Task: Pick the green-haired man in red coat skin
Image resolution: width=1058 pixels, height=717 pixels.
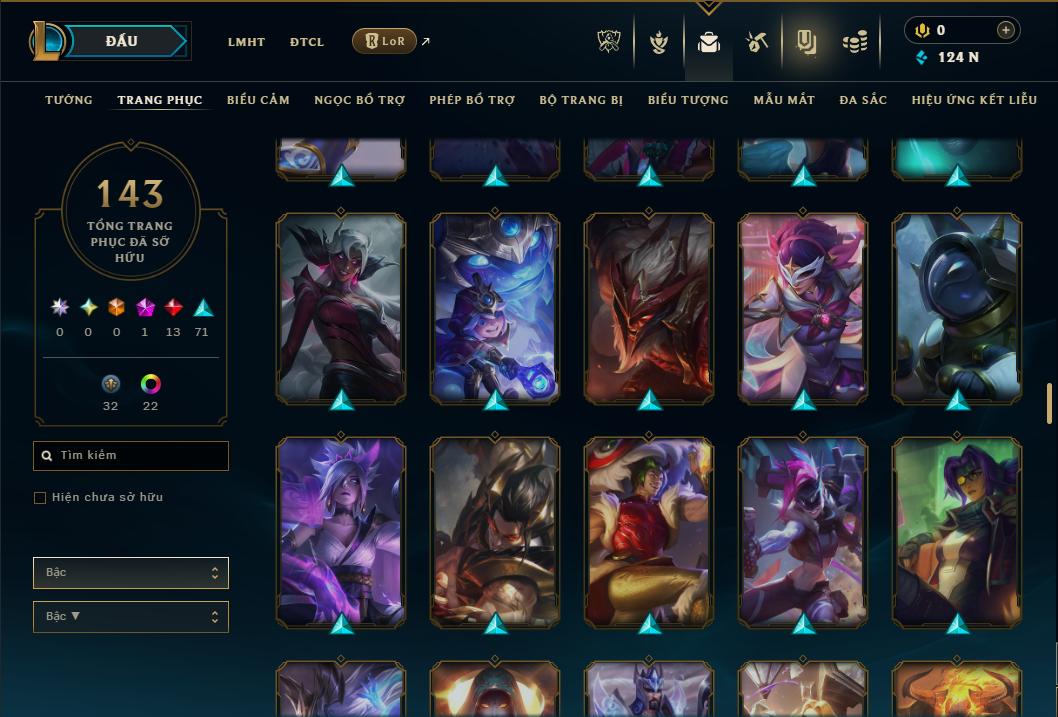Action: pos(649,532)
